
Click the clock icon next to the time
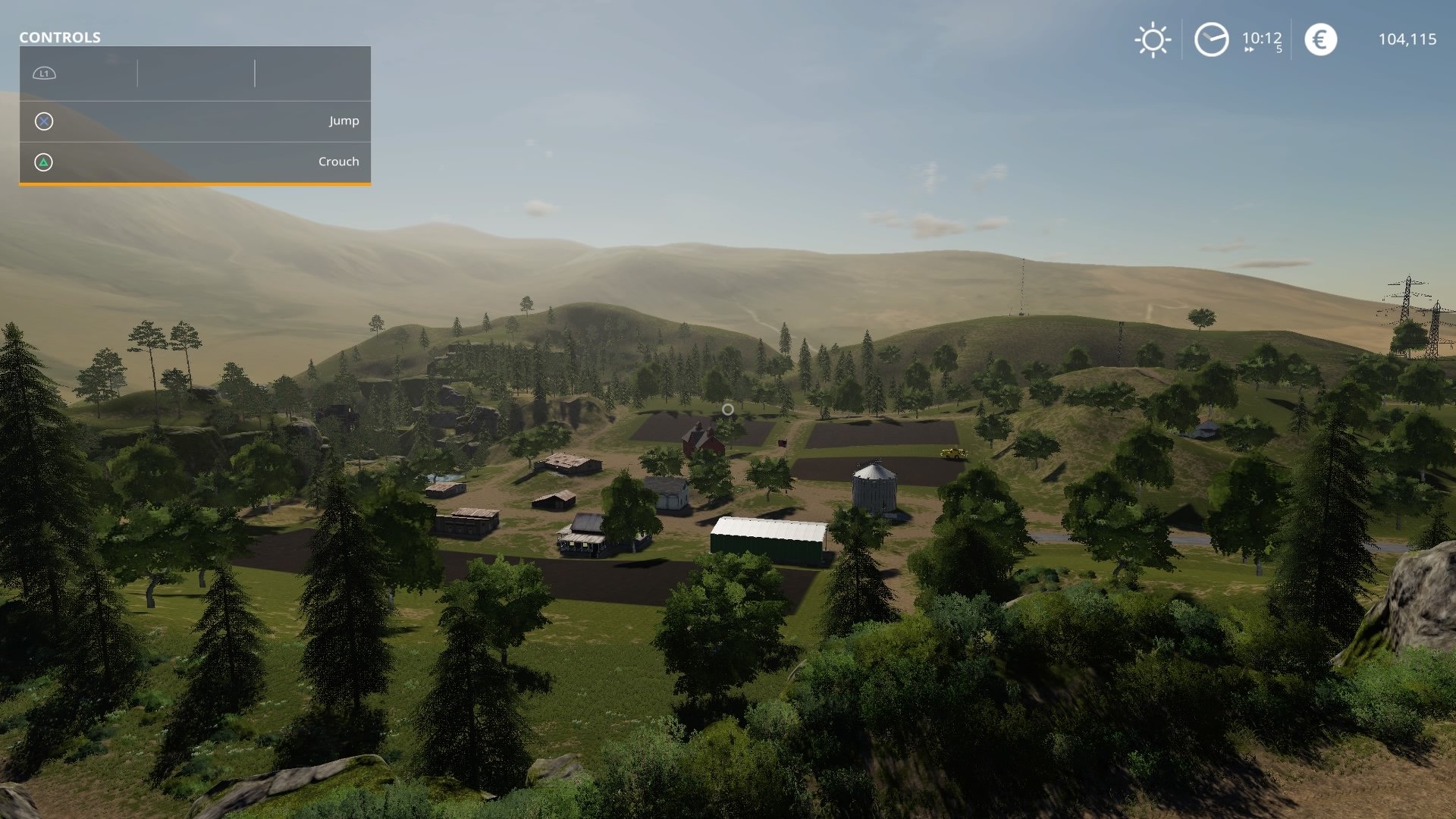pyautogui.click(x=1211, y=39)
